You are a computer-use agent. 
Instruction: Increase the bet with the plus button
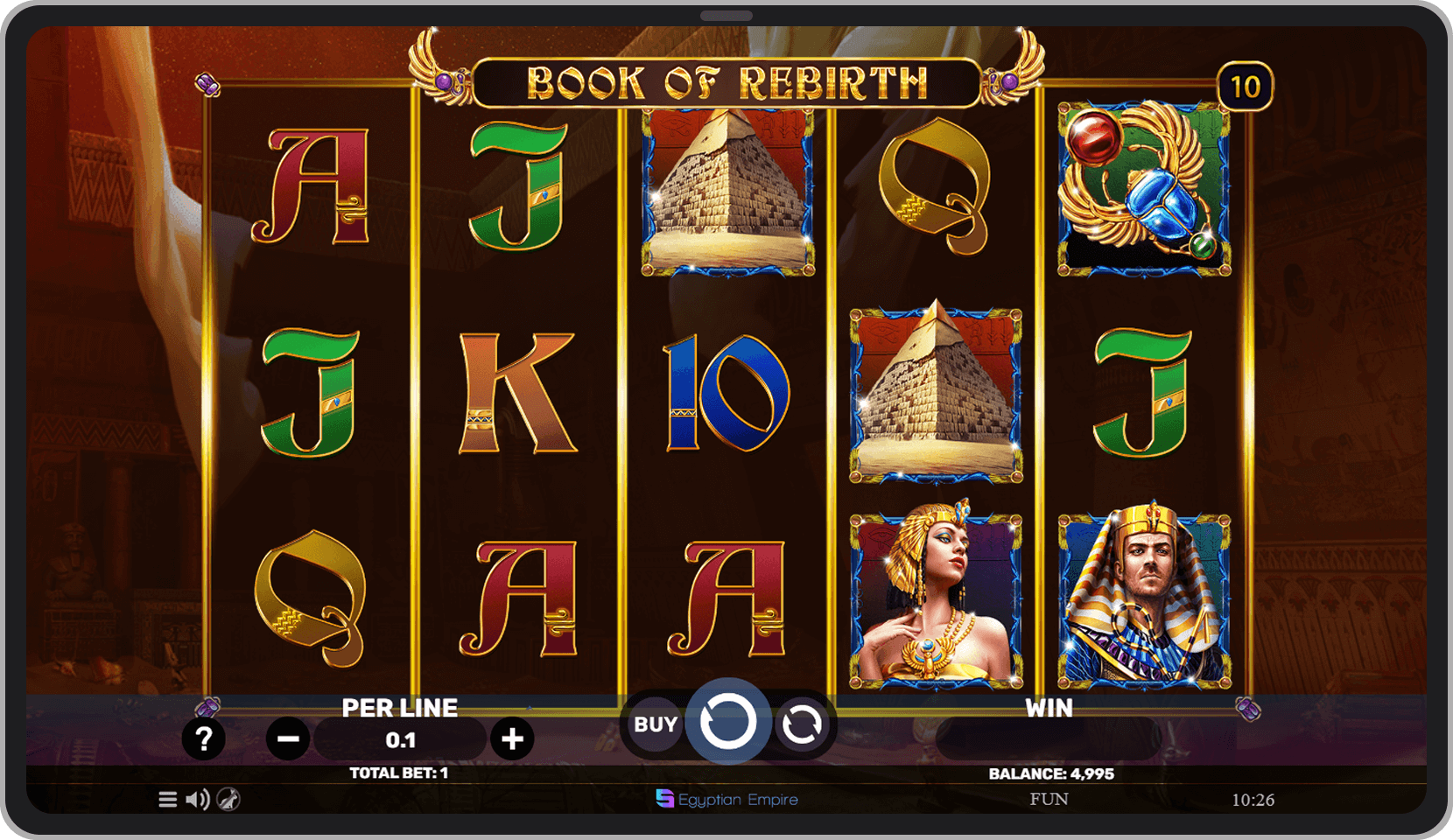(x=514, y=738)
